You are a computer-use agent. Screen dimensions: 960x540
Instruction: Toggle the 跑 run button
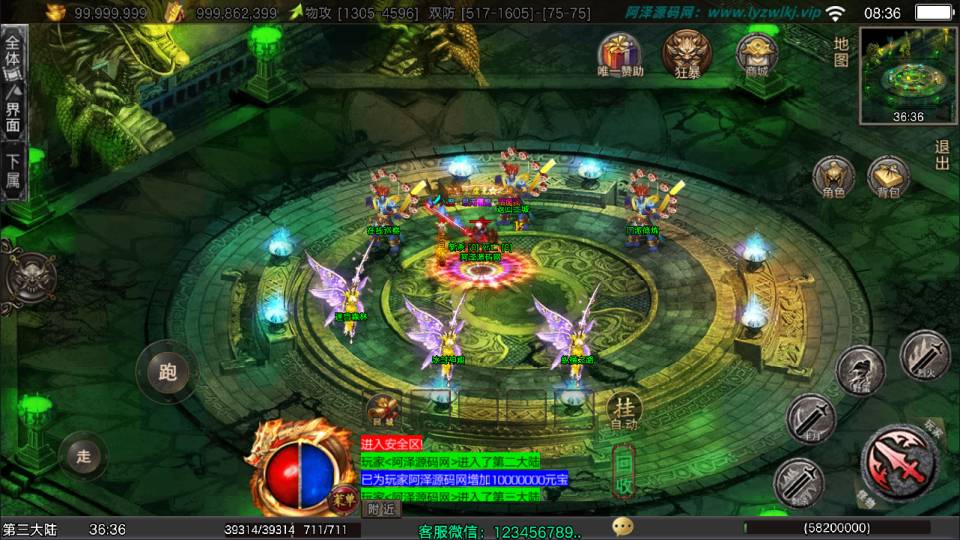167,372
